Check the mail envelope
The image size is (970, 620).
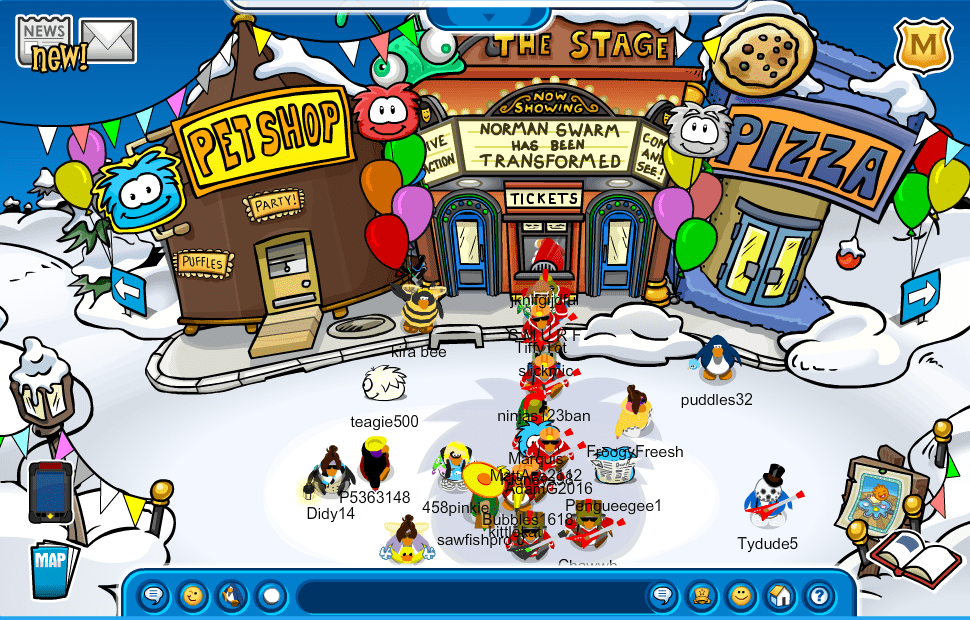[x=108, y=40]
